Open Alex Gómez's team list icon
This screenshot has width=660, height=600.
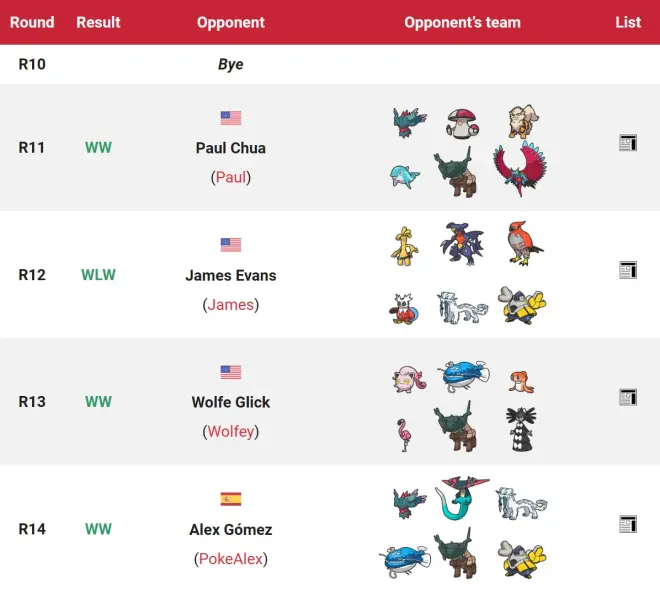point(628,524)
